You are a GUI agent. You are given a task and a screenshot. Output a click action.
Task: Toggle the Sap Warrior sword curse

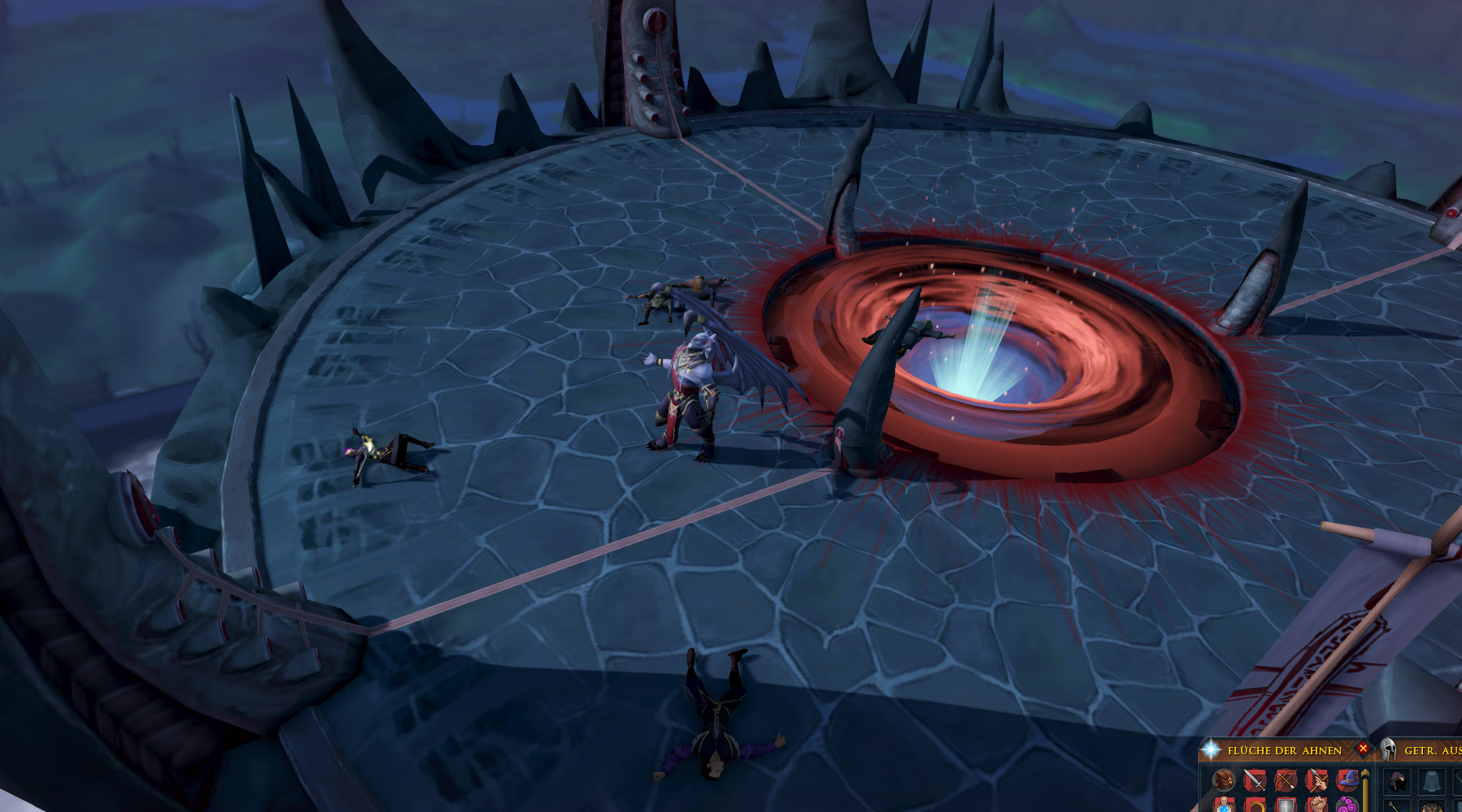pyautogui.click(x=1255, y=781)
